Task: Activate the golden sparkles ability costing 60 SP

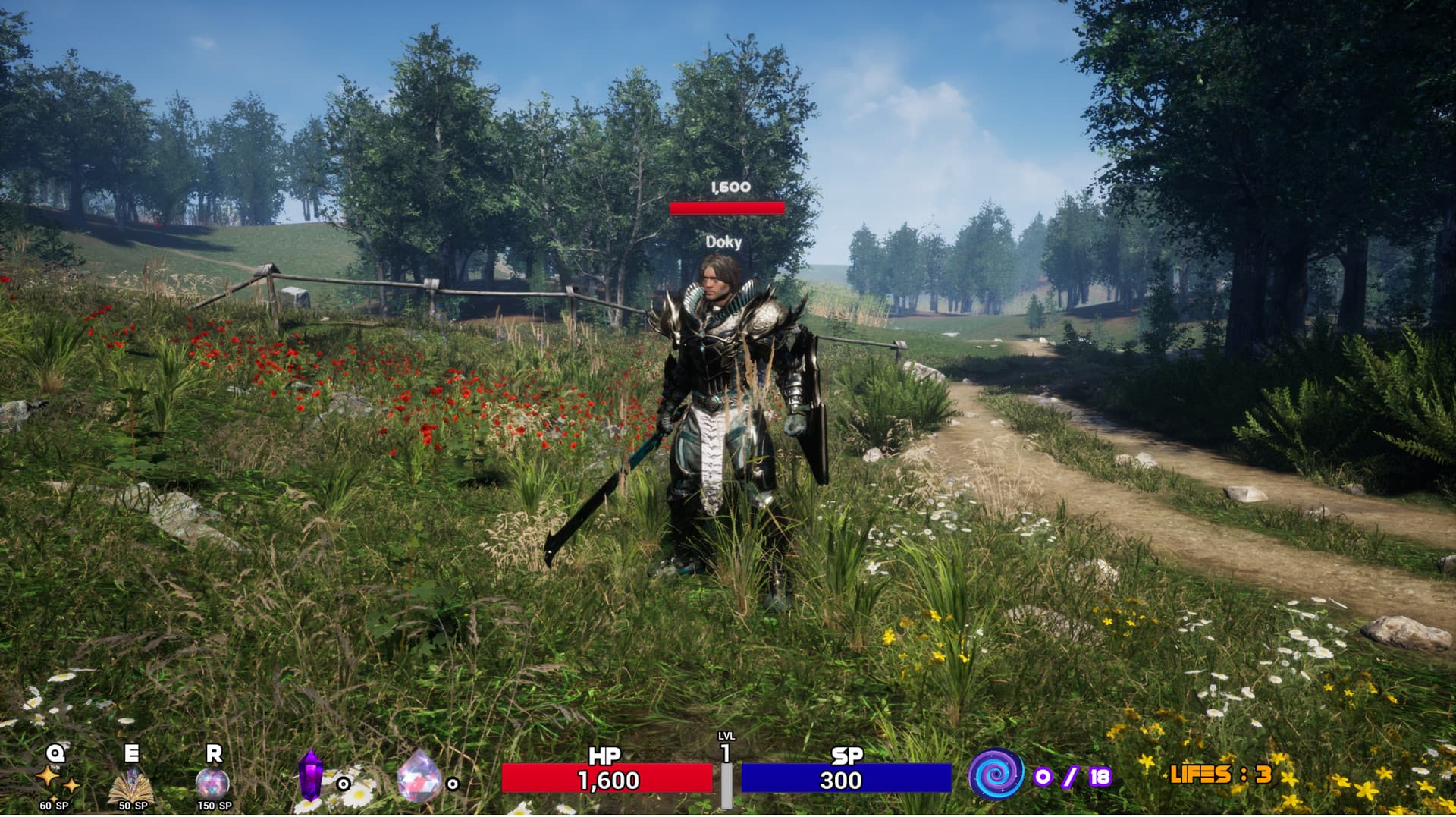Action: coord(56,778)
